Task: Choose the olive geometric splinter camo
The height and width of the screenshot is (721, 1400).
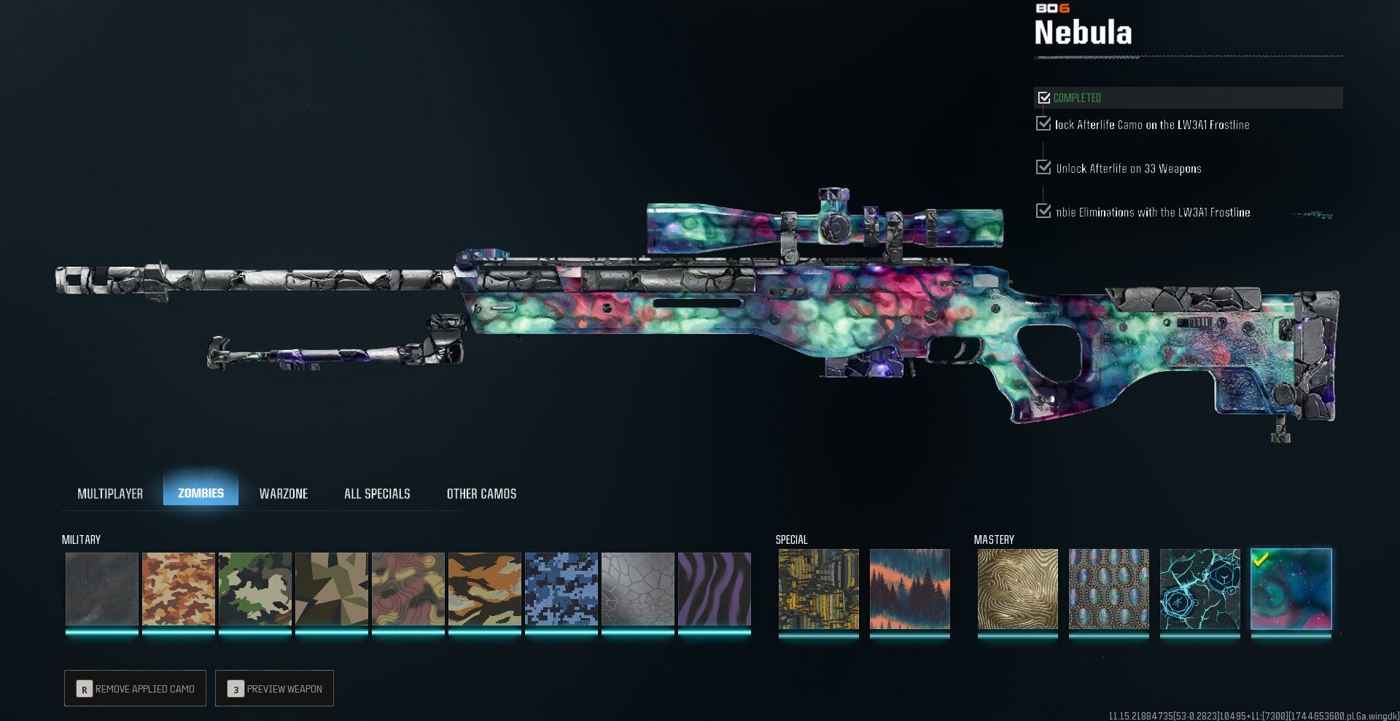Action: click(x=332, y=590)
